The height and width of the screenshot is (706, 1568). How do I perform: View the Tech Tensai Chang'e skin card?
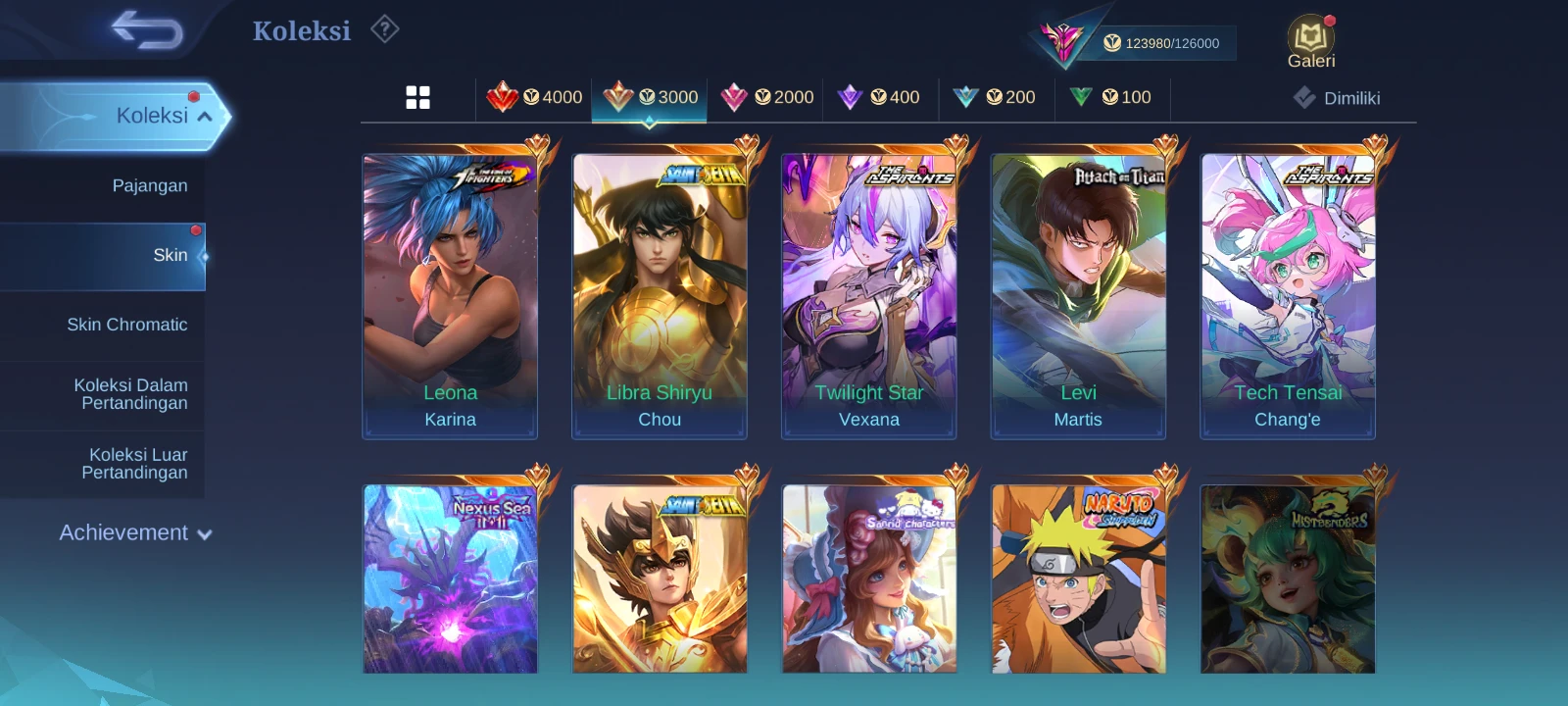pyautogui.click(x=1288, y=296)
